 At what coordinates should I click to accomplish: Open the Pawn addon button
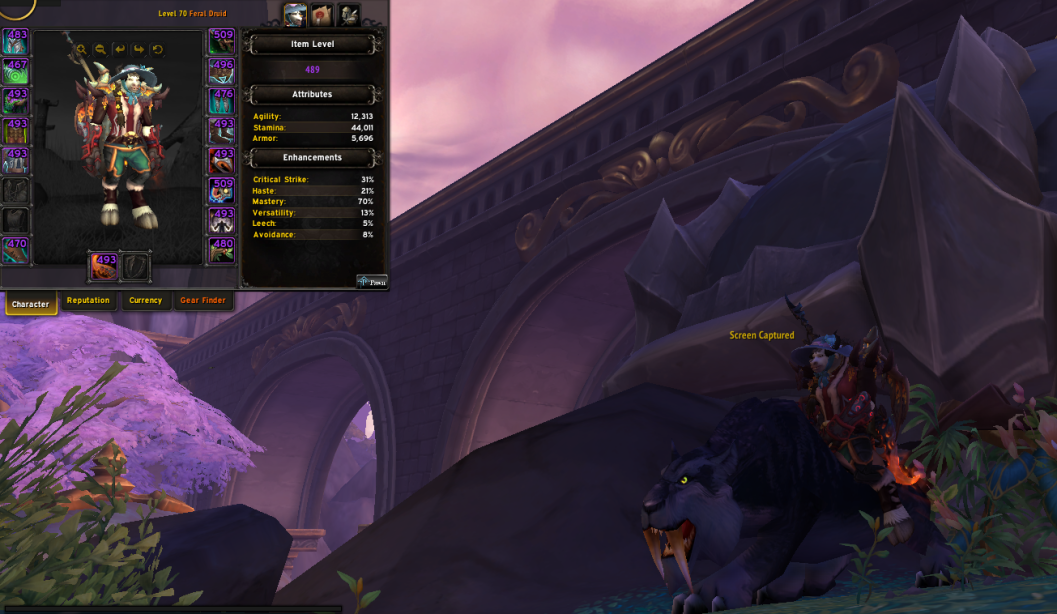(372, 282)
